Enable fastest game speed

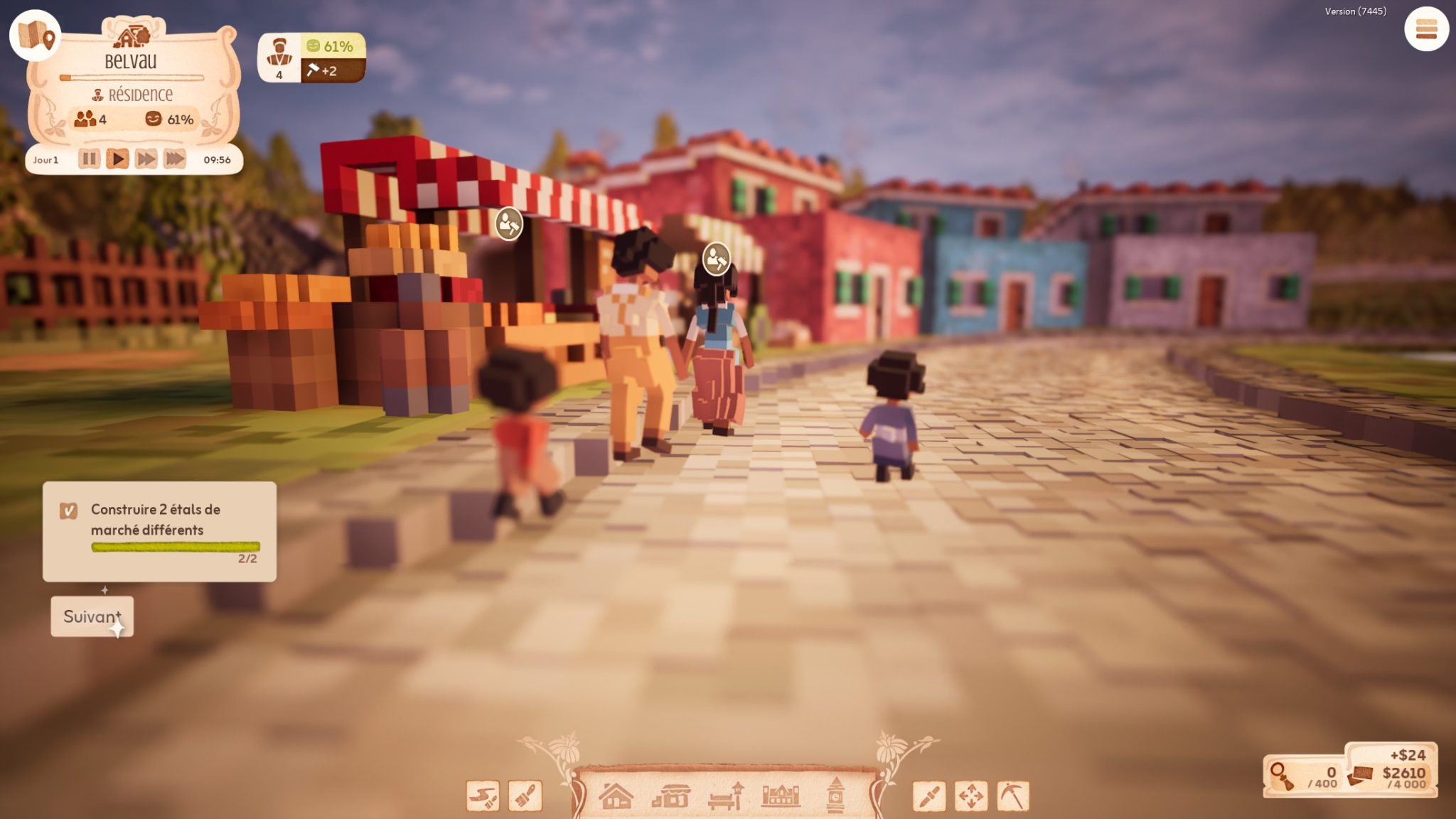(x=175, y=159)
